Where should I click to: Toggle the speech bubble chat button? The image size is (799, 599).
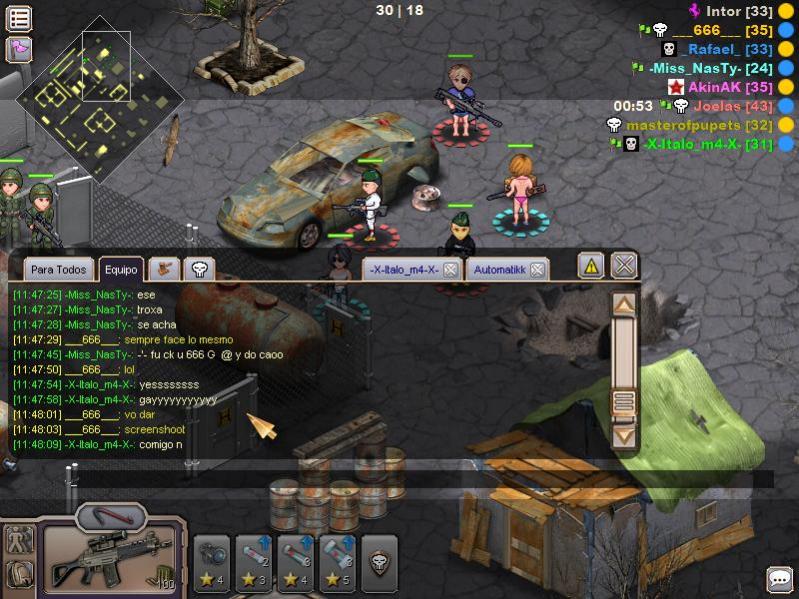point(779,579)
